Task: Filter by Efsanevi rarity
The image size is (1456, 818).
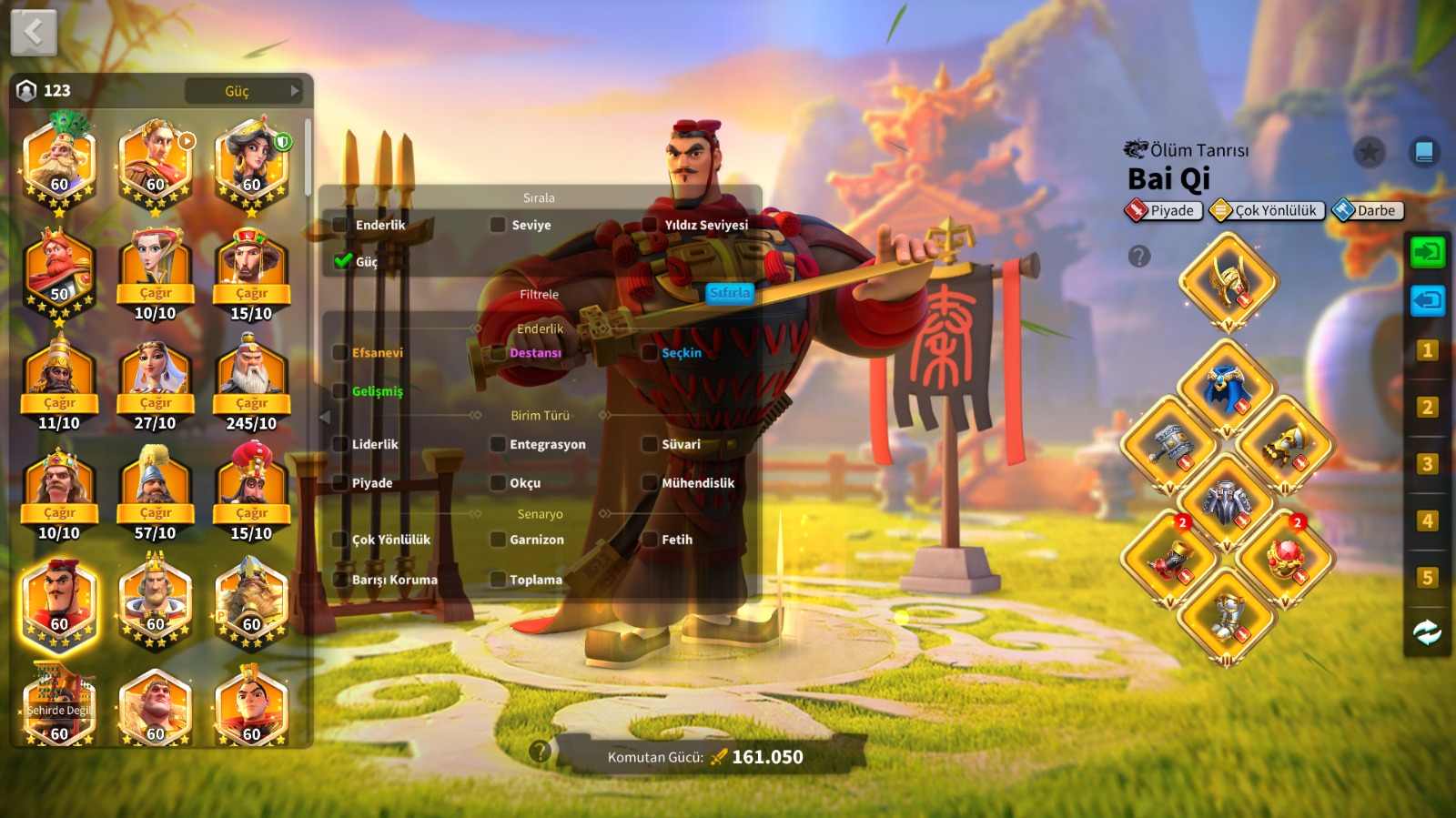Action: click(340, 353)
